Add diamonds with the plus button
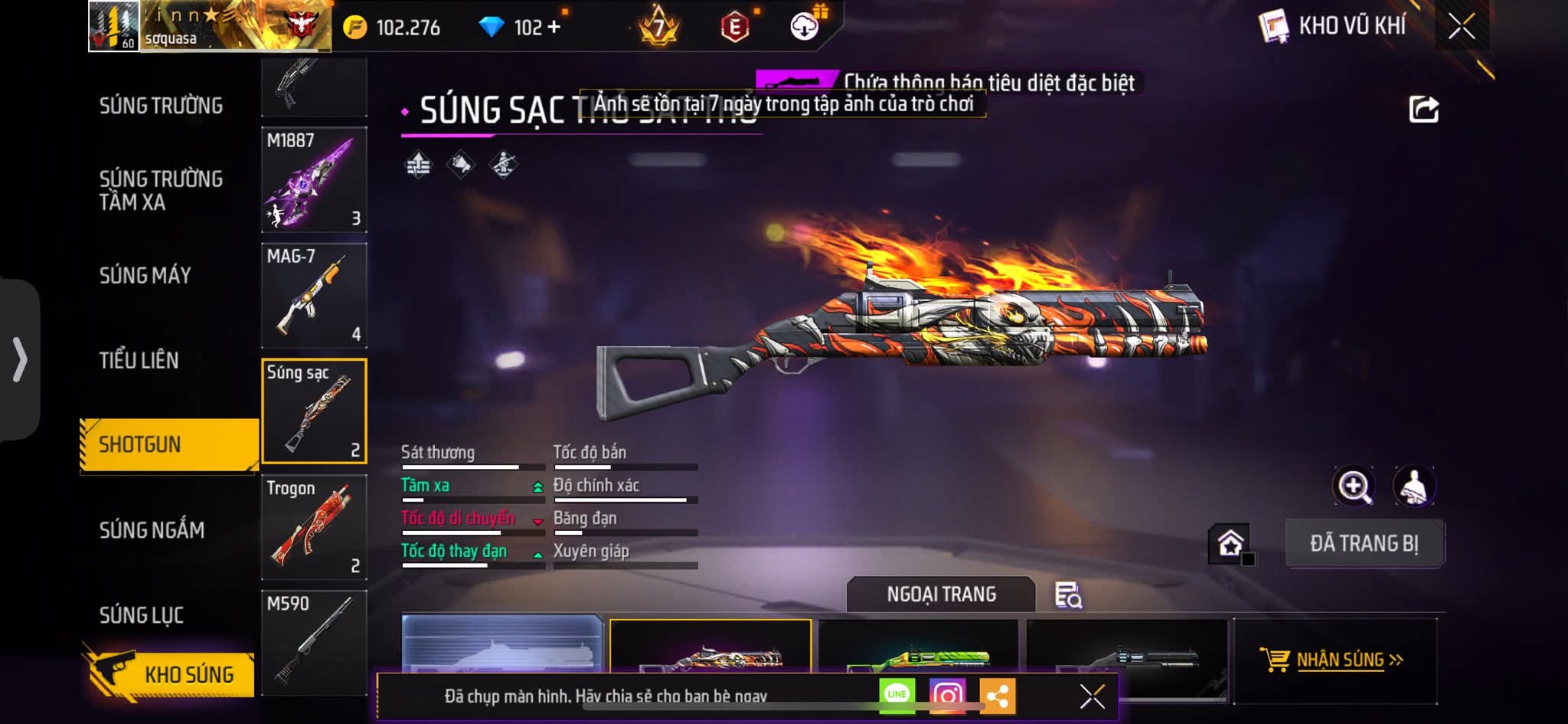Viewport: 1568px width, 724px height. [553, 28]
